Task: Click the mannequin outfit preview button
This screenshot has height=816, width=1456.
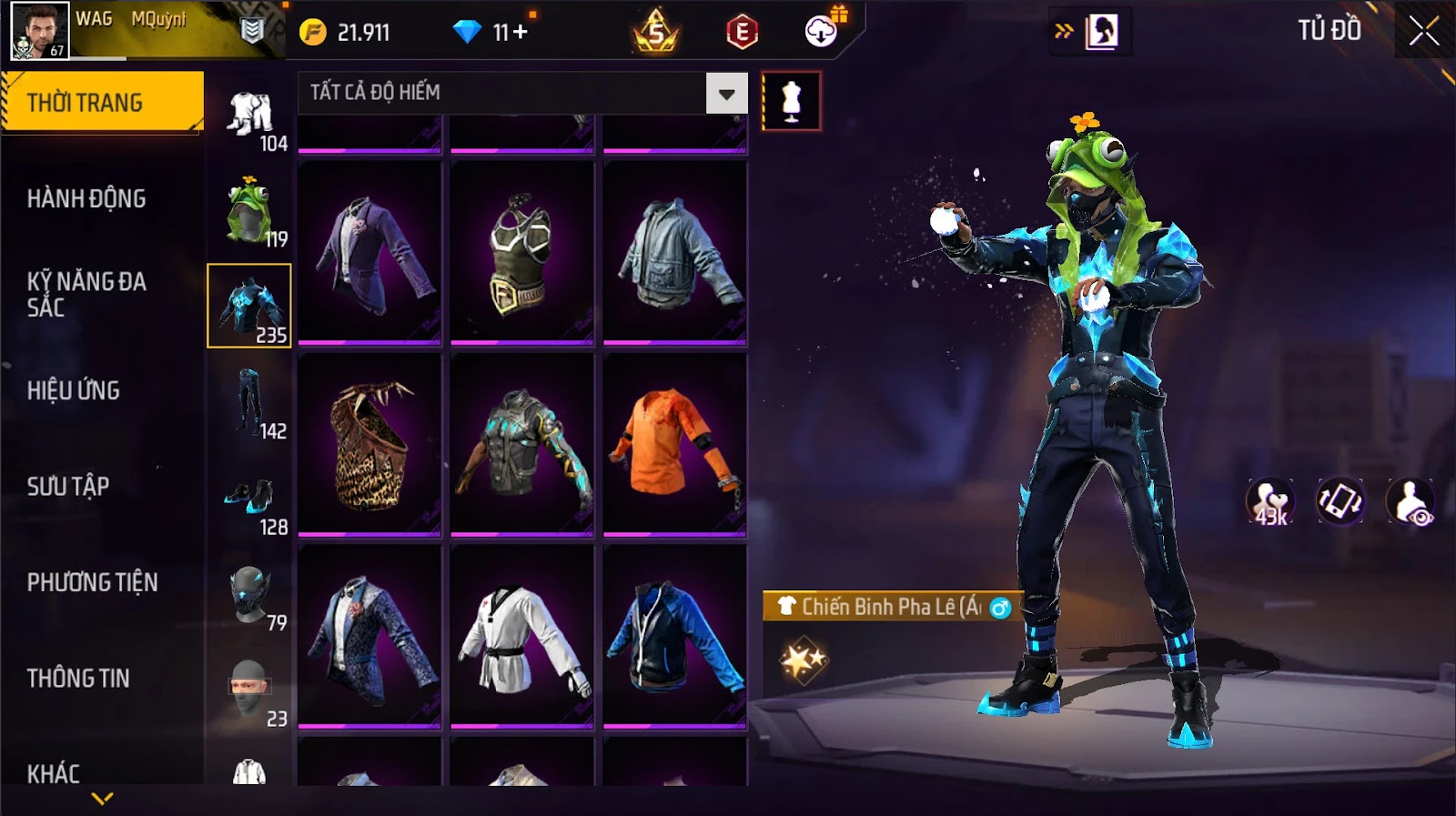Action: coord(791,101)
